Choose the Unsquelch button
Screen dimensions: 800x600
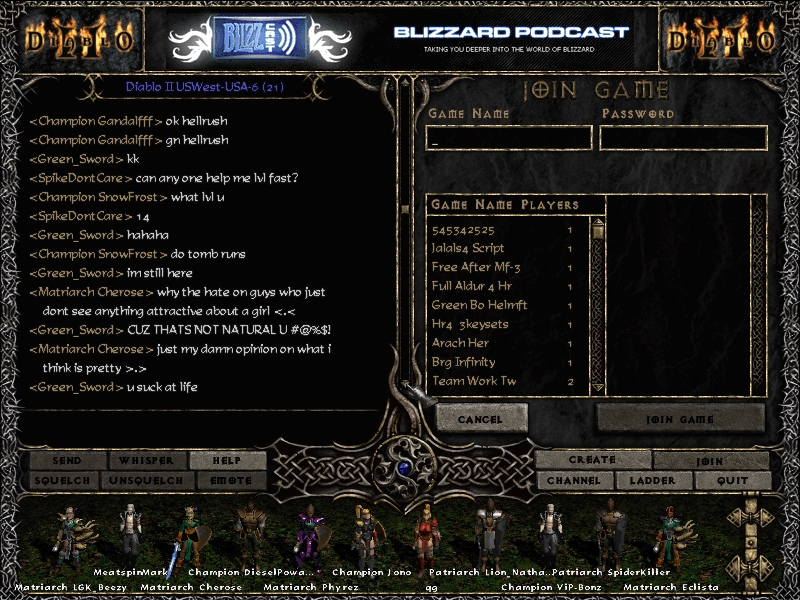(147, 480)
